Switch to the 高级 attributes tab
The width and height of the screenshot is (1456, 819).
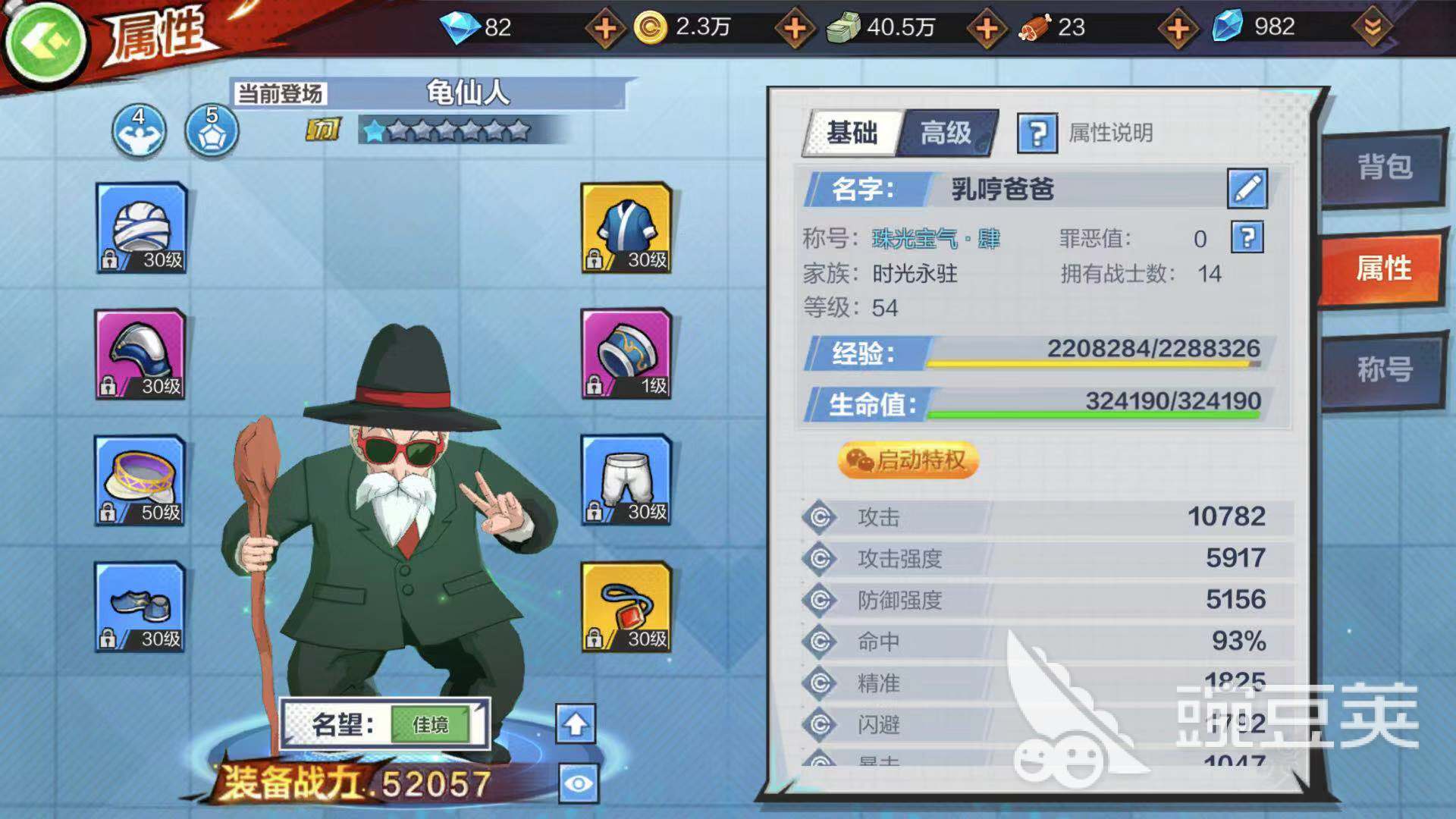944,134
